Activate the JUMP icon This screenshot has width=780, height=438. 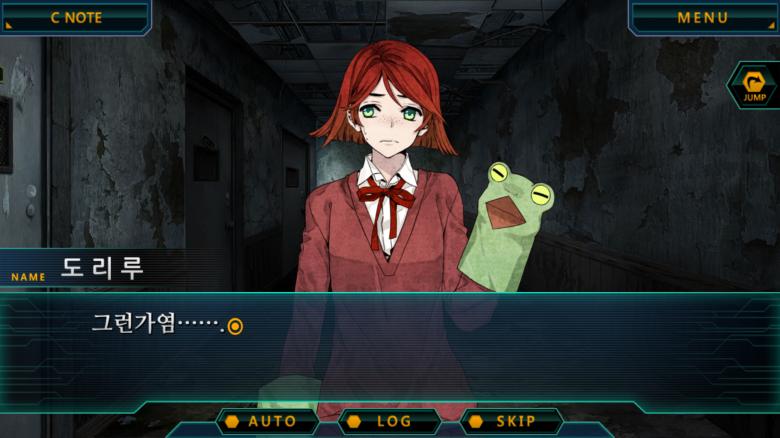pyautogui.click(x=754, y=86)
